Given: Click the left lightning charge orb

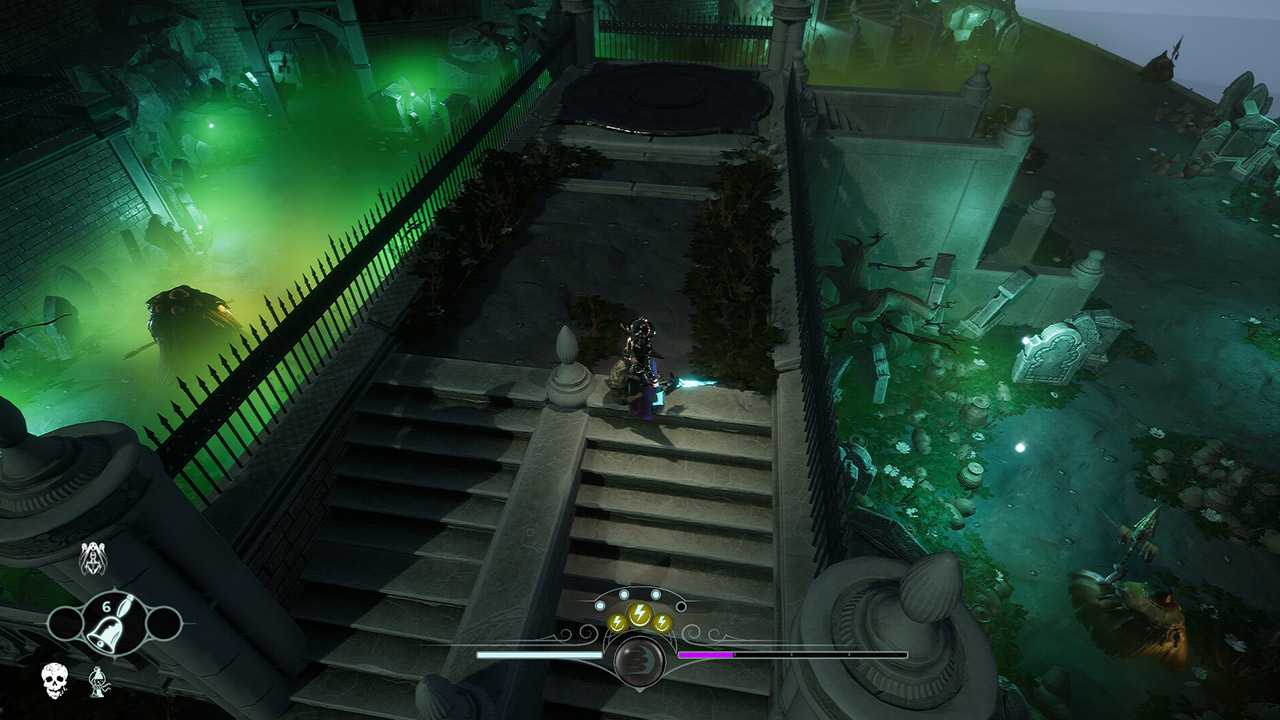Looking at the screenshot, I should tap(615, 623).
